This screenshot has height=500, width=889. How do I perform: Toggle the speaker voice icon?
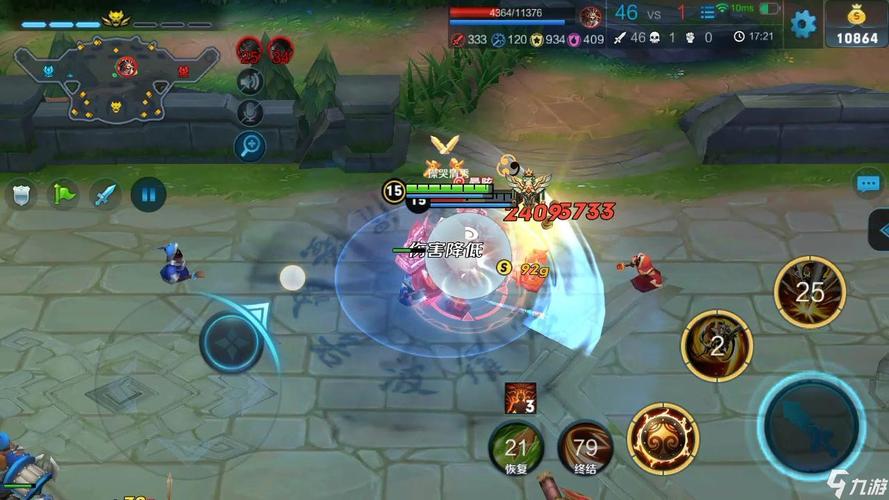pos(250,82)
